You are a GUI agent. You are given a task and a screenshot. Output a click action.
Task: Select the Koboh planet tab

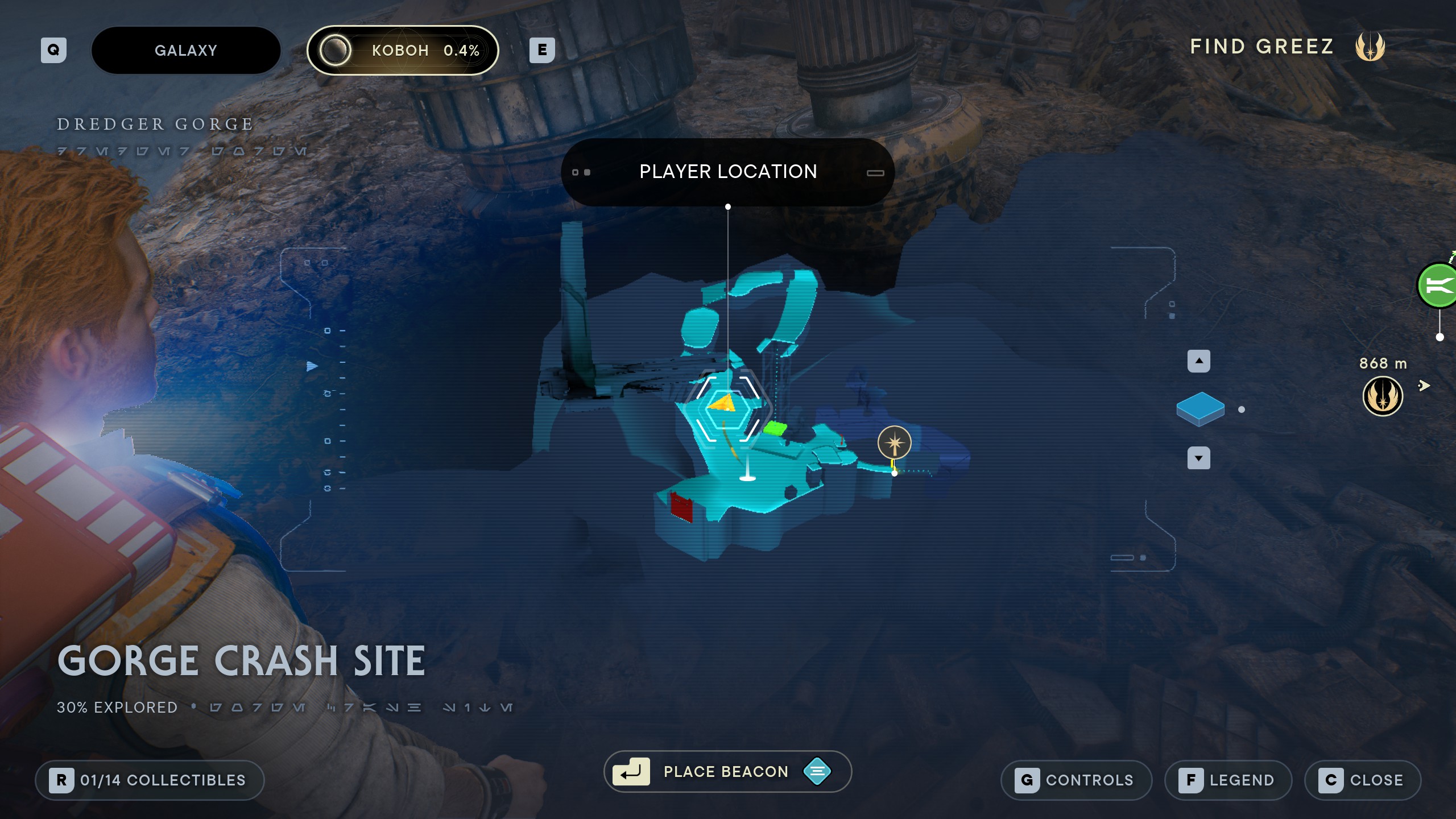point(403,50)
